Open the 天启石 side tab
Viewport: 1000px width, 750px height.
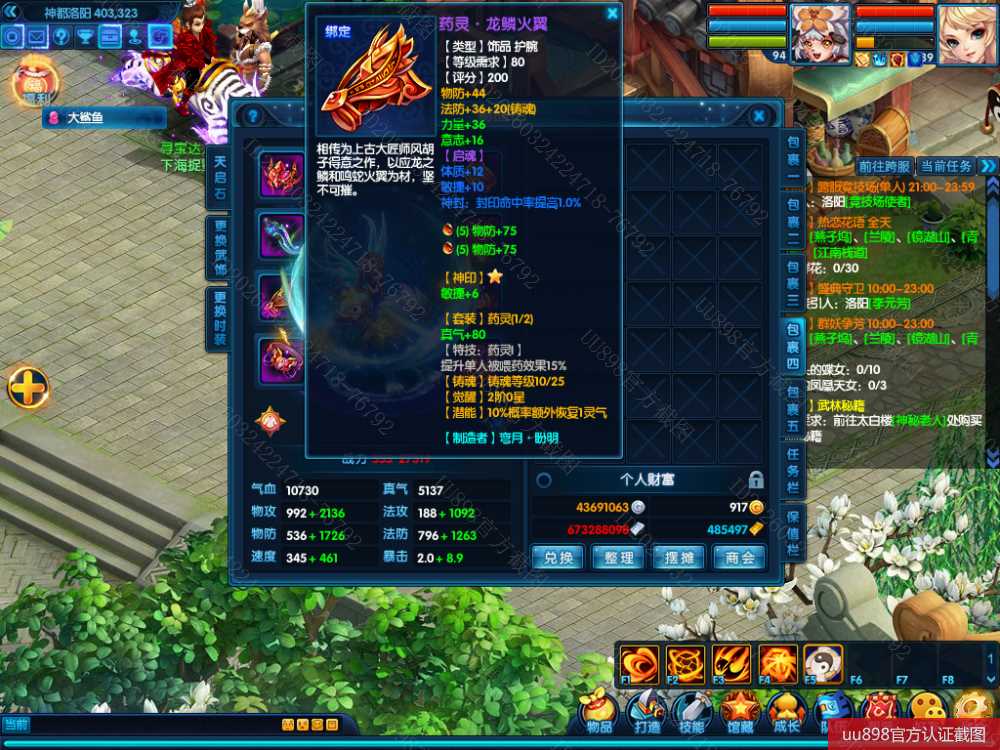pyautogui.click(x=220, y=177)
